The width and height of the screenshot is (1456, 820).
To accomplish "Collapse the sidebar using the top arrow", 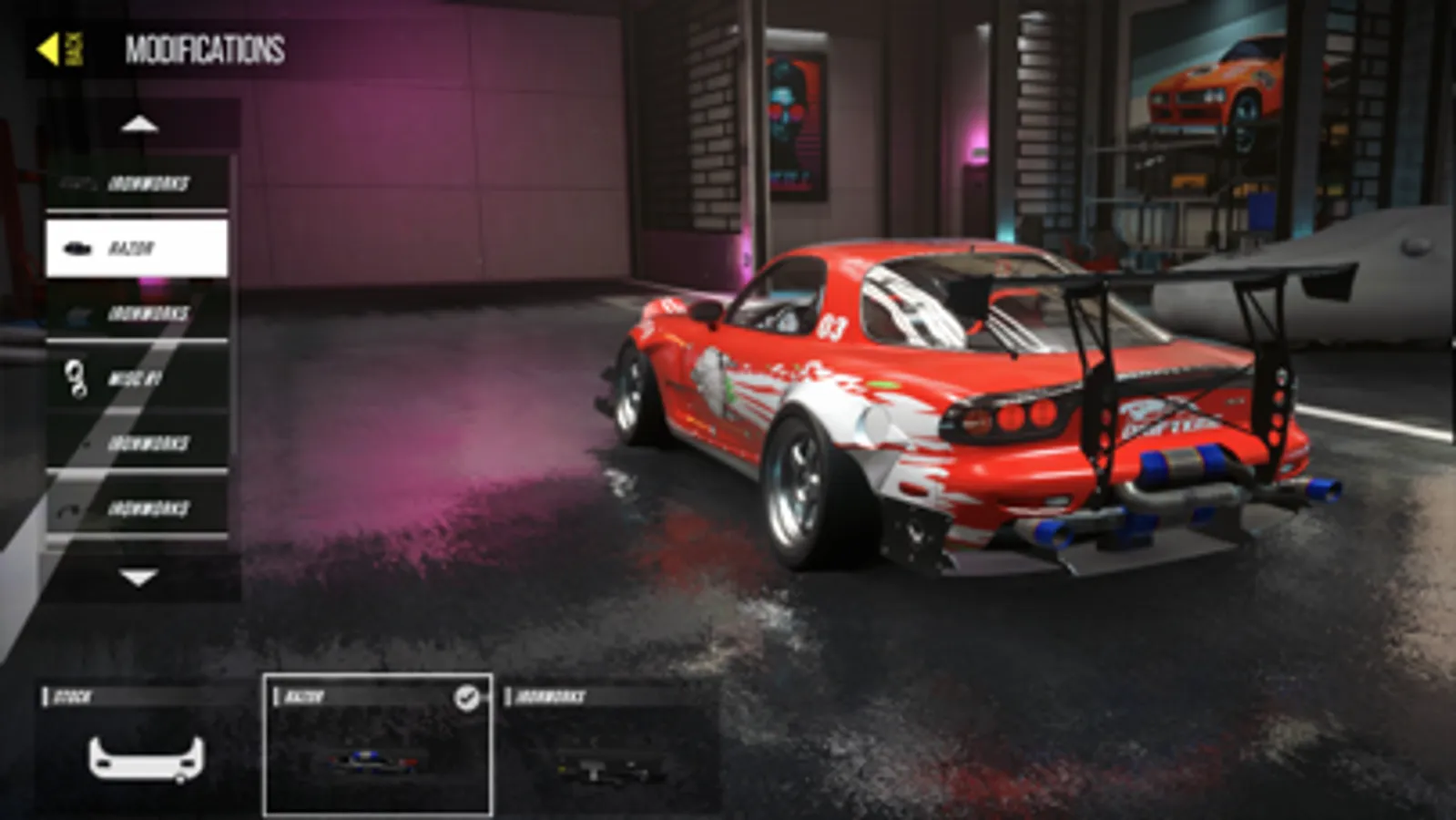I will [137, 123].
